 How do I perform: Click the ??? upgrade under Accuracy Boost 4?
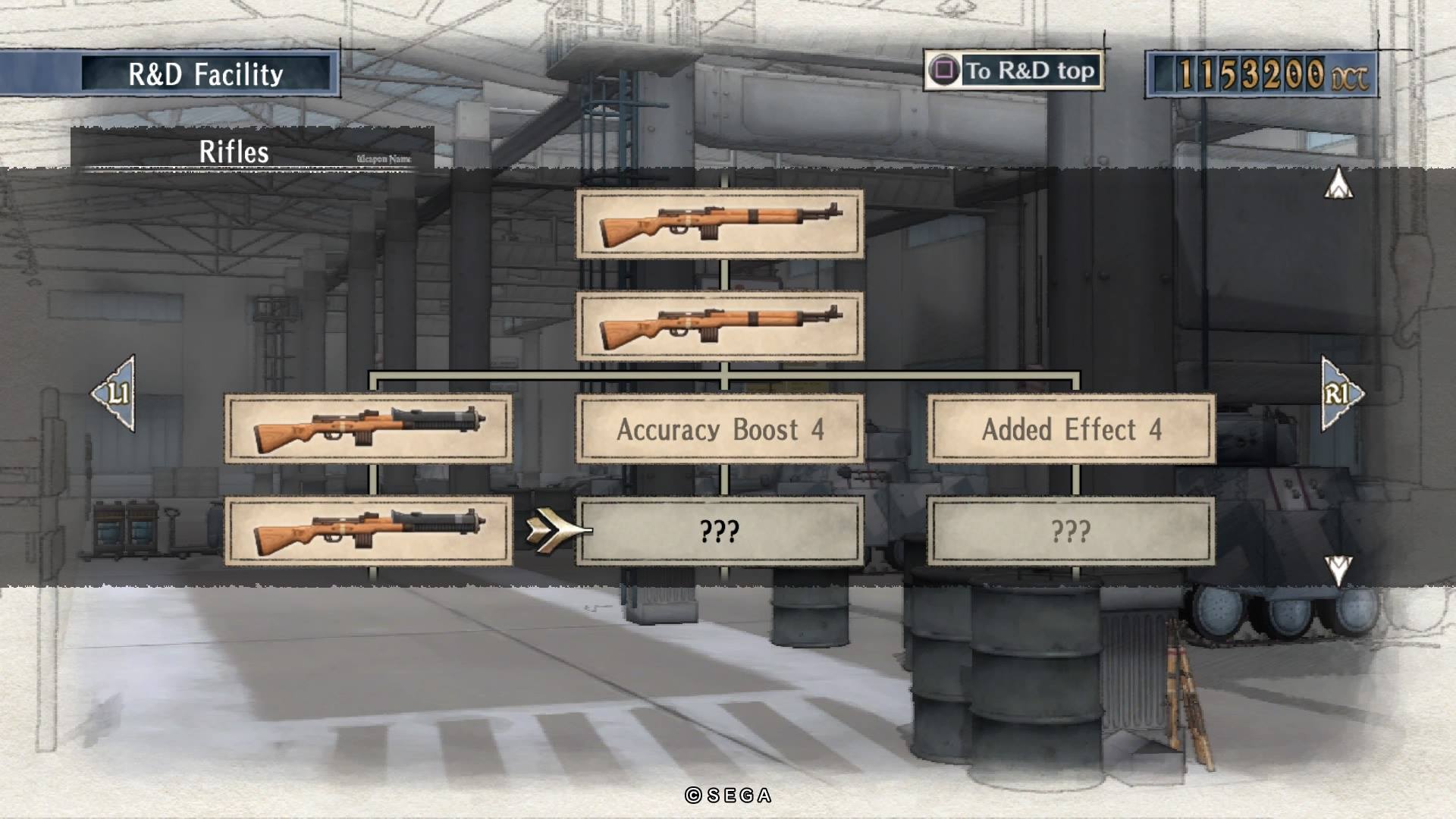pyautogui.click(x=719, y=531)
